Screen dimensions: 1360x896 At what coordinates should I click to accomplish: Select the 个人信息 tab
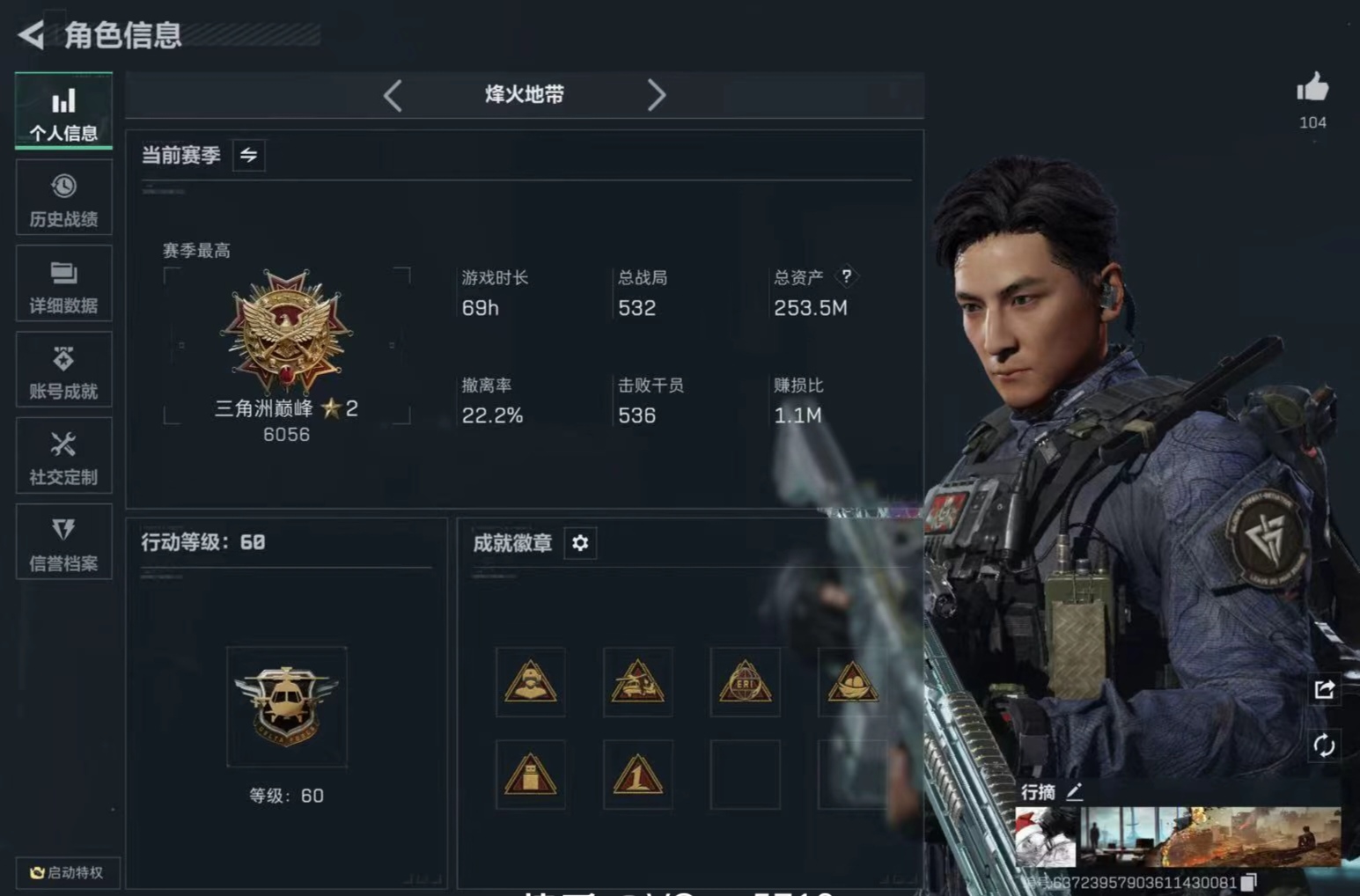(62, 111)
